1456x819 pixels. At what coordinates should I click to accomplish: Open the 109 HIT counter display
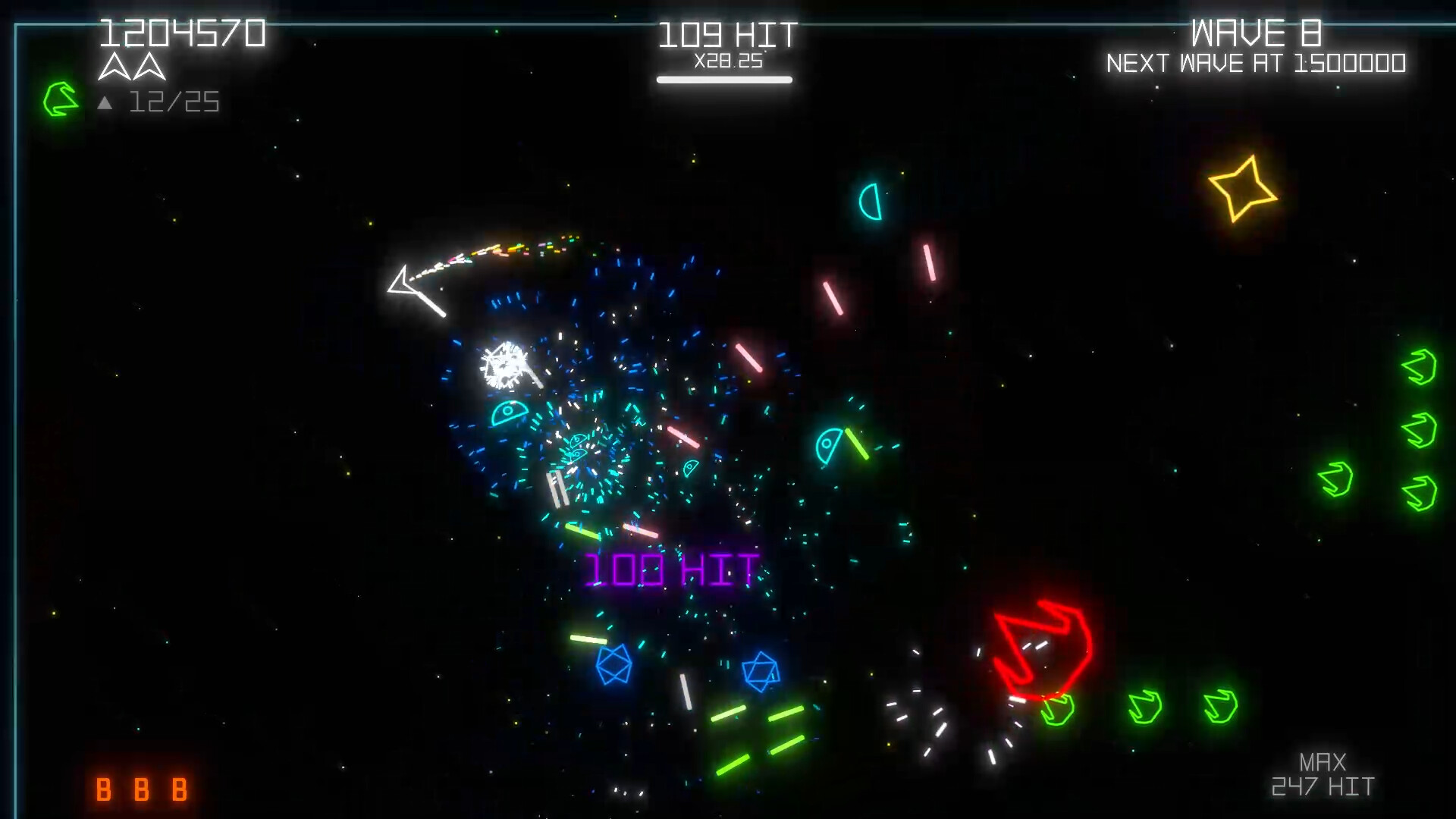tap(726, 33)
